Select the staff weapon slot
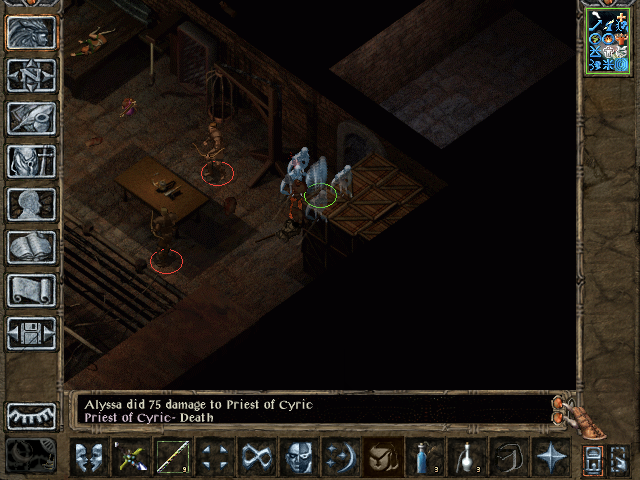 [x=172, y=457]
